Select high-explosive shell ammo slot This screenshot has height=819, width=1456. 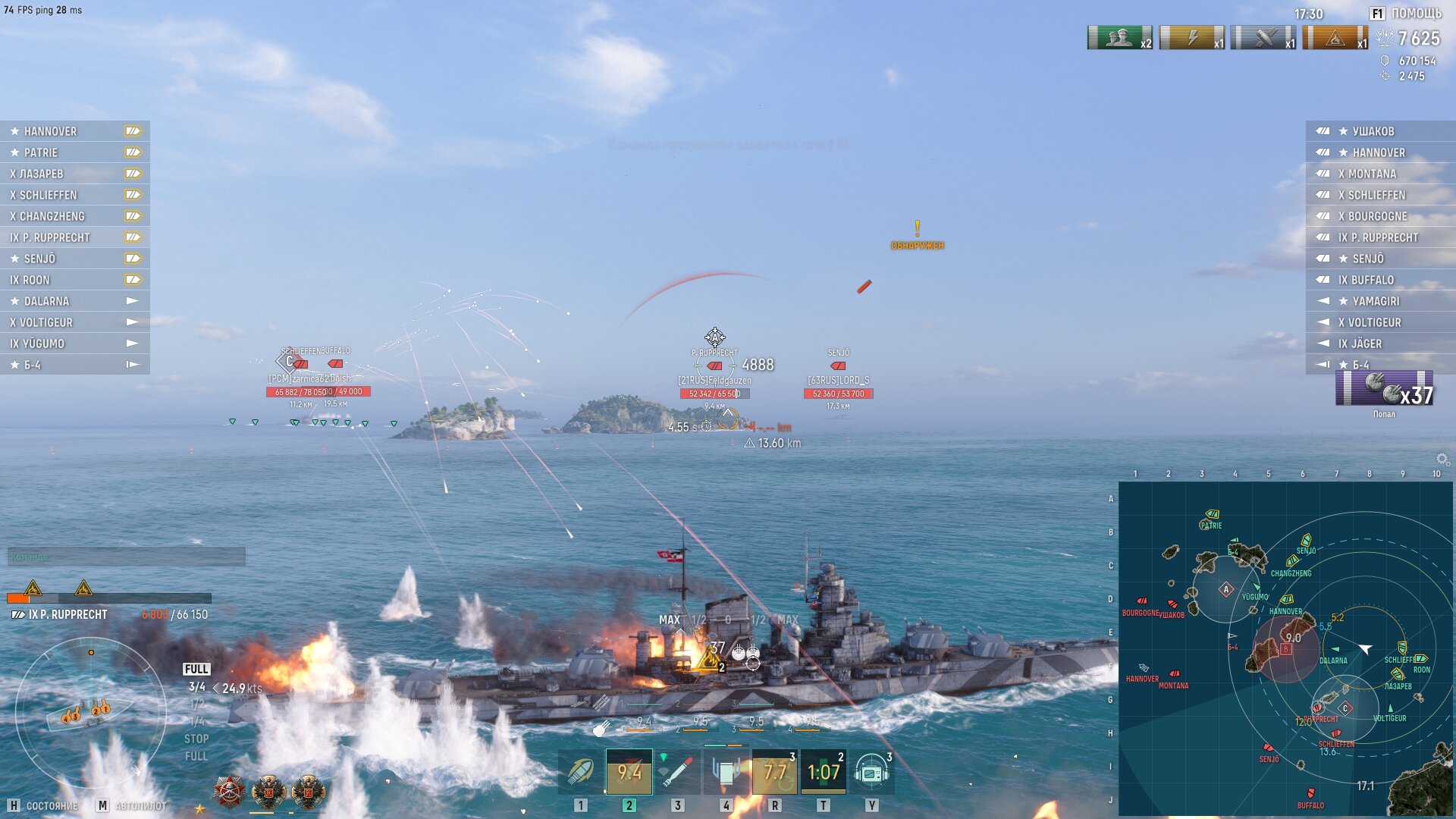(581, 772)
